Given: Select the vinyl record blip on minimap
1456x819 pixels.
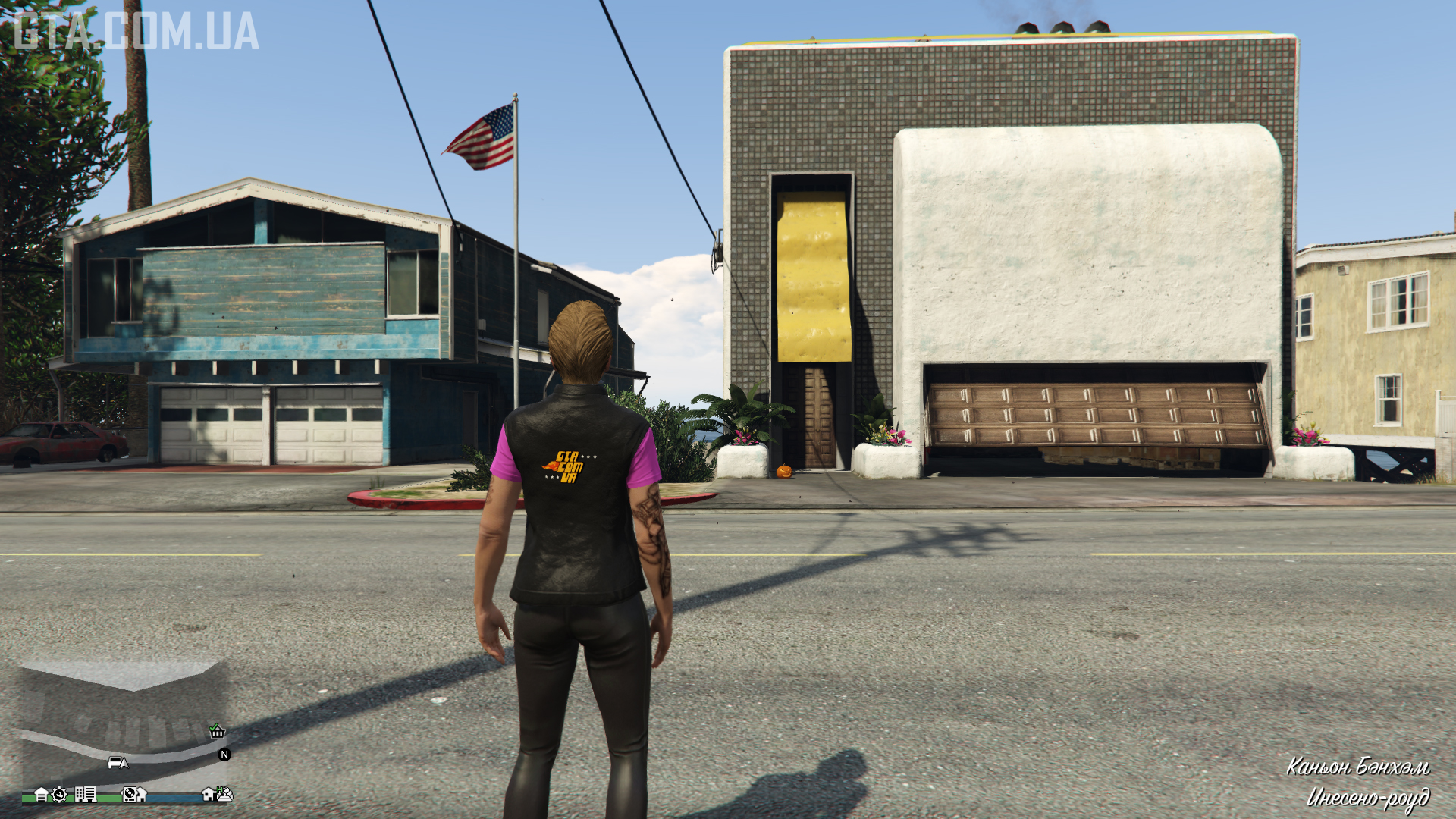Looking at the screenshot, I should [x=130, y=795].
